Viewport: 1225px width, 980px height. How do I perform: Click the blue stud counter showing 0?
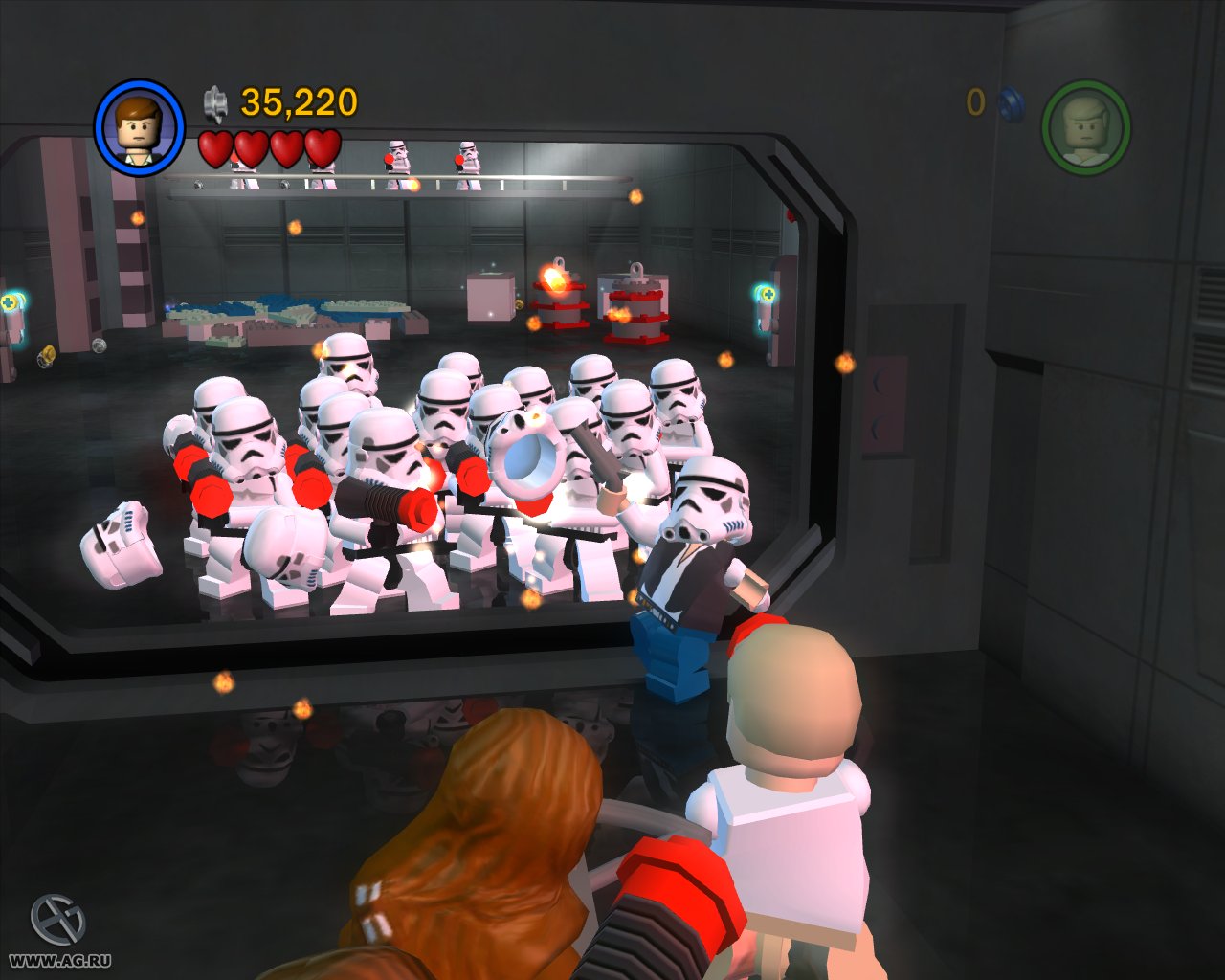pos(975,100)
